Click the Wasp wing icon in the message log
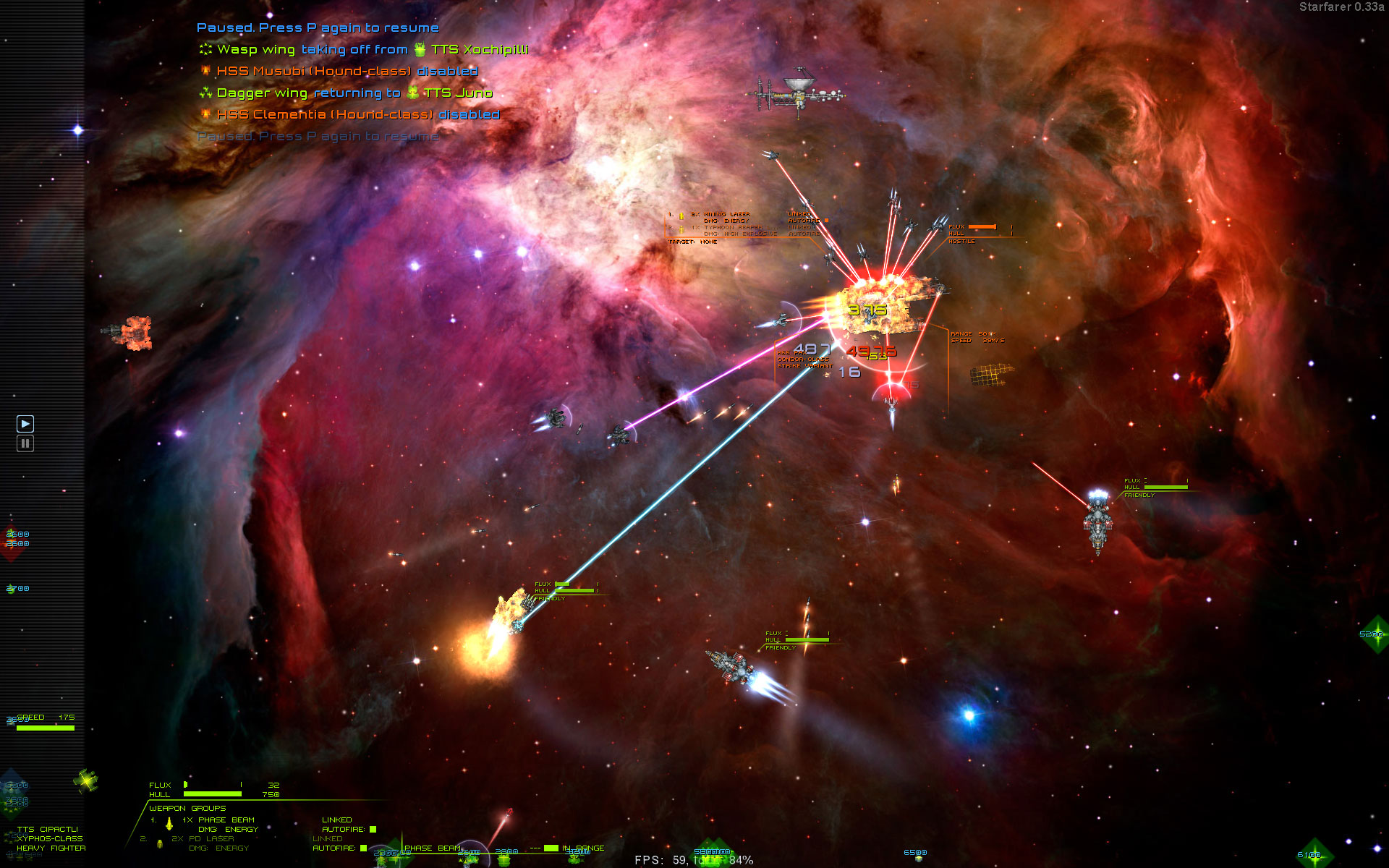 tap(205, 50)
